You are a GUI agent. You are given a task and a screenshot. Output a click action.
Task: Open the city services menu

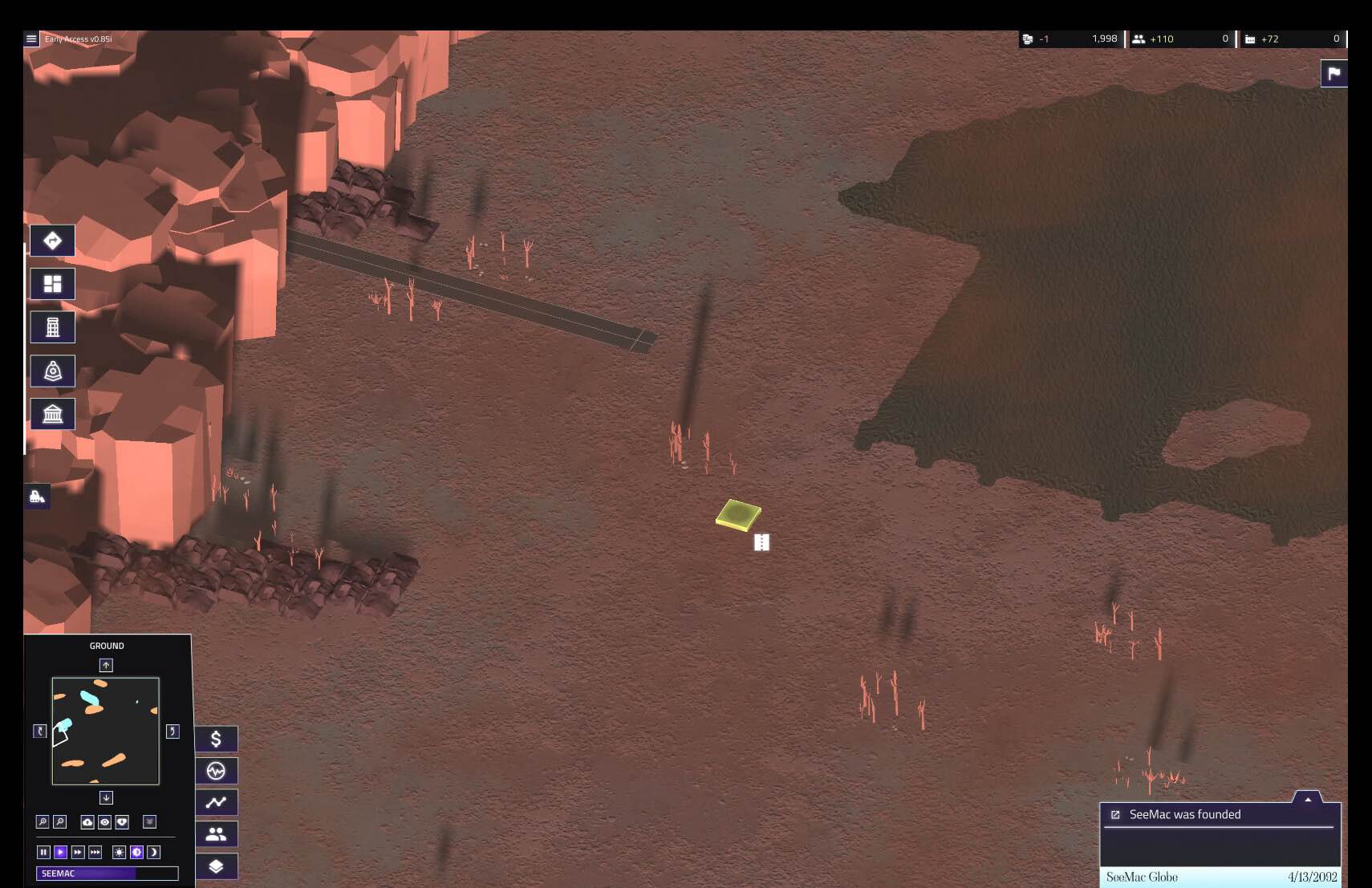click(53, 371)
